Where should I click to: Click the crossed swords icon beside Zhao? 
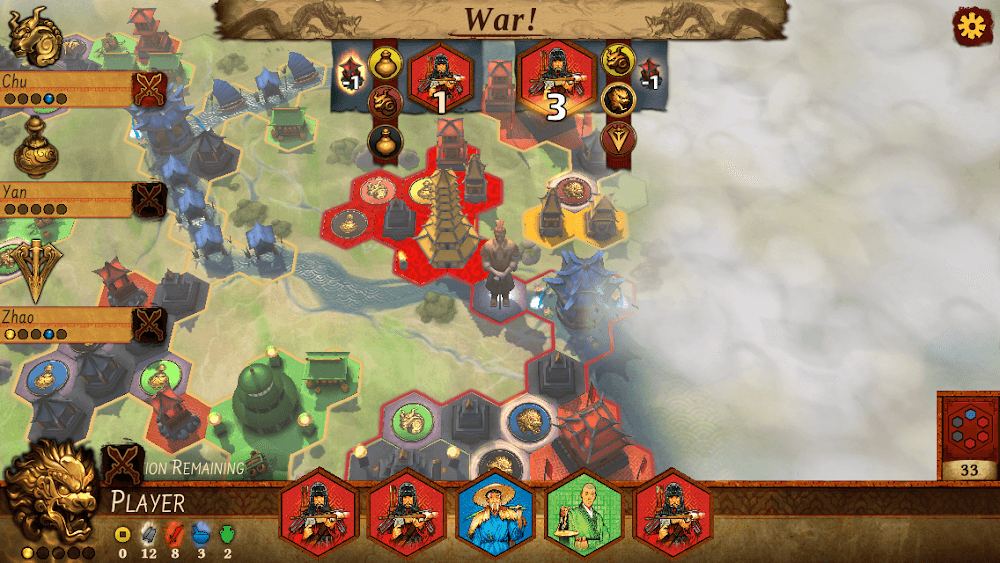(151, 324)
